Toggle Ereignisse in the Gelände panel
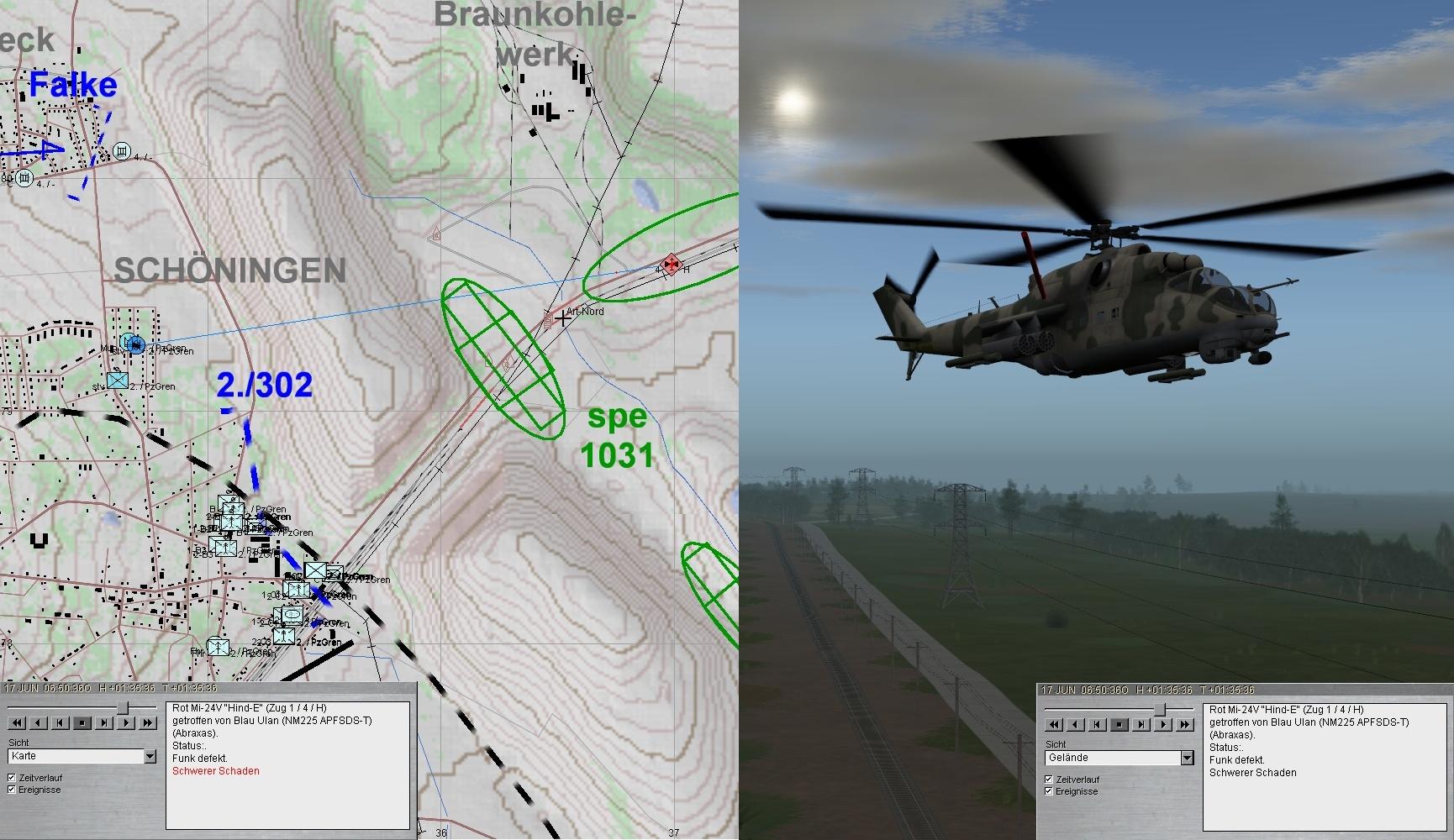The height and width of the screenshot is (840, 1454). [1048, 791]
